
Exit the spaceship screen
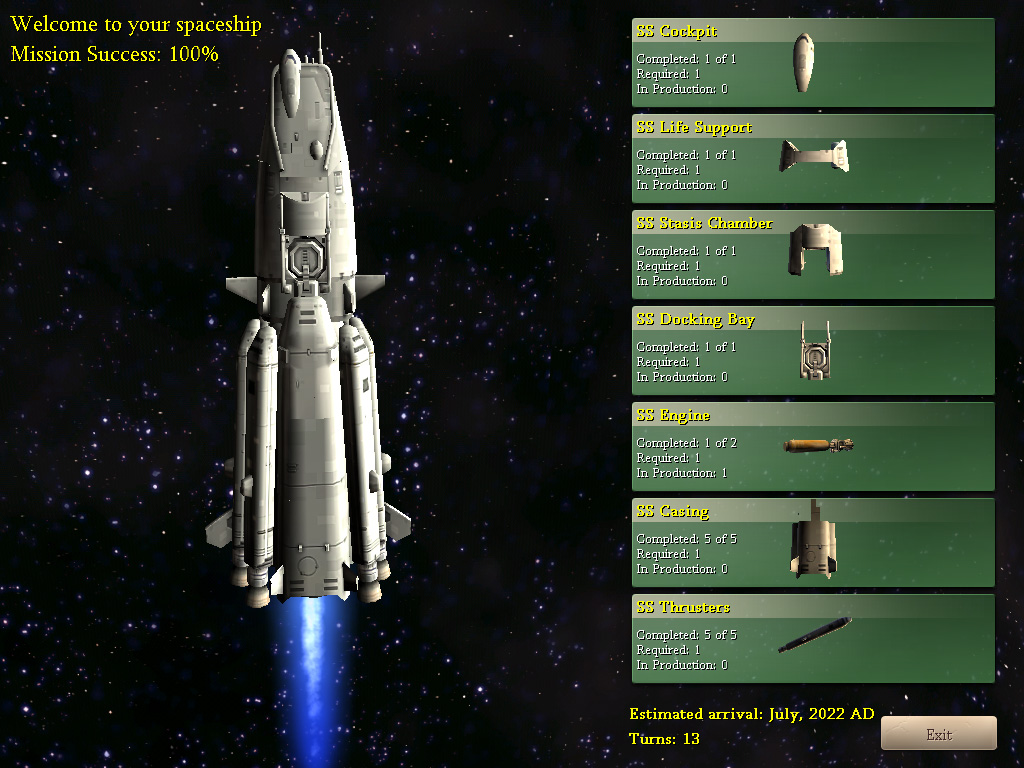click(x=938, y=733)
